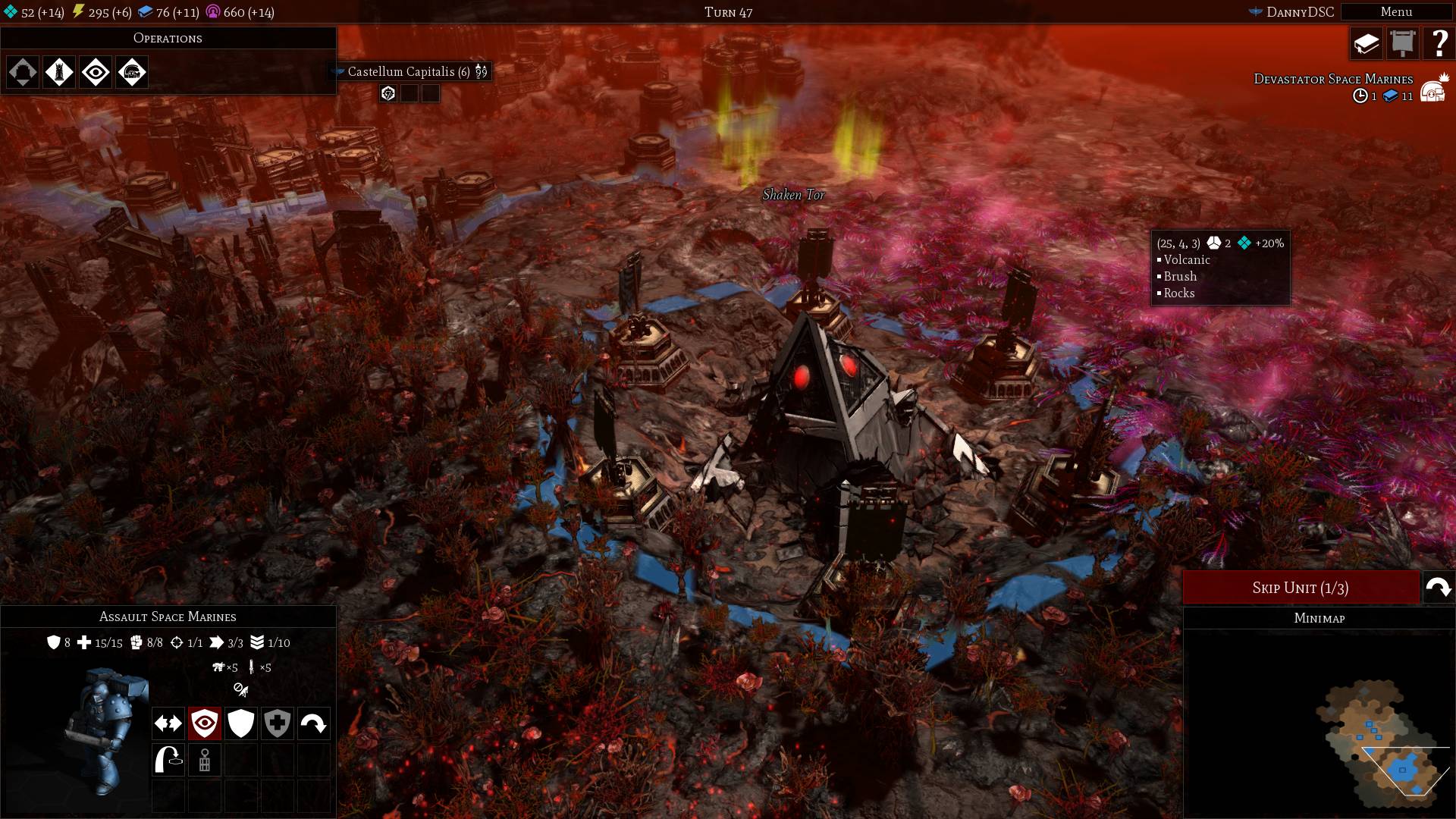
Task: Select the Castellum Capitalis city label
Action: click(409, 72)
